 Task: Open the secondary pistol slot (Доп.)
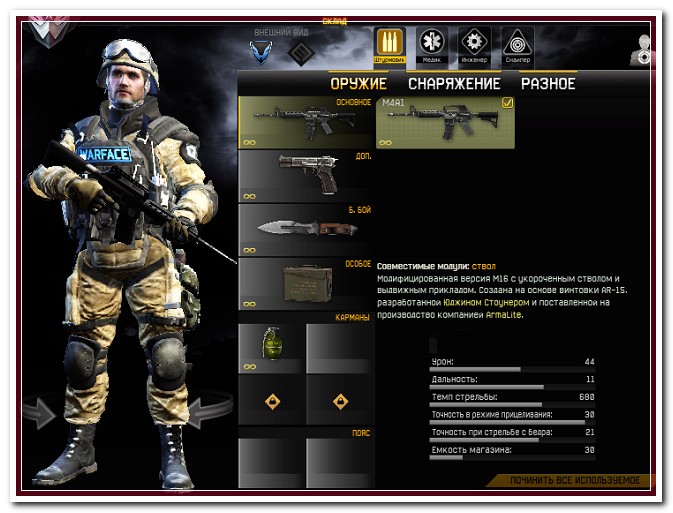(305, 175)
